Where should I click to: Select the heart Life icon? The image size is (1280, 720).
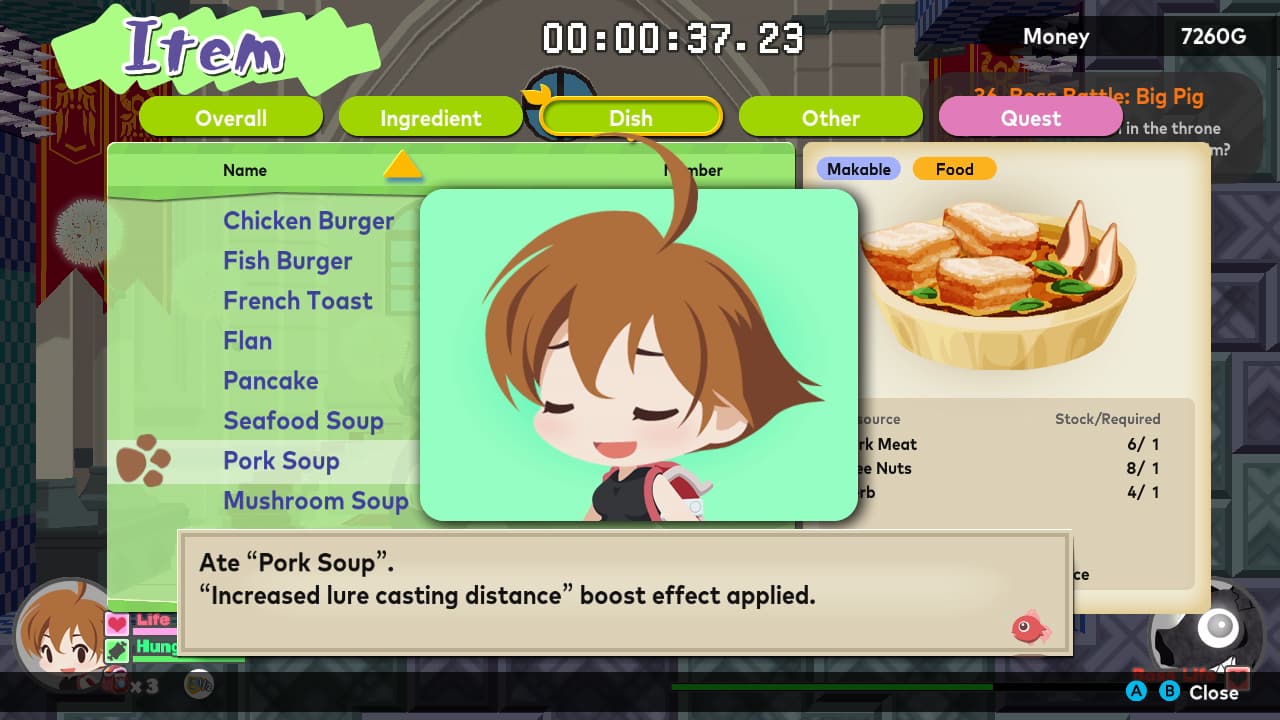(117, 623)
